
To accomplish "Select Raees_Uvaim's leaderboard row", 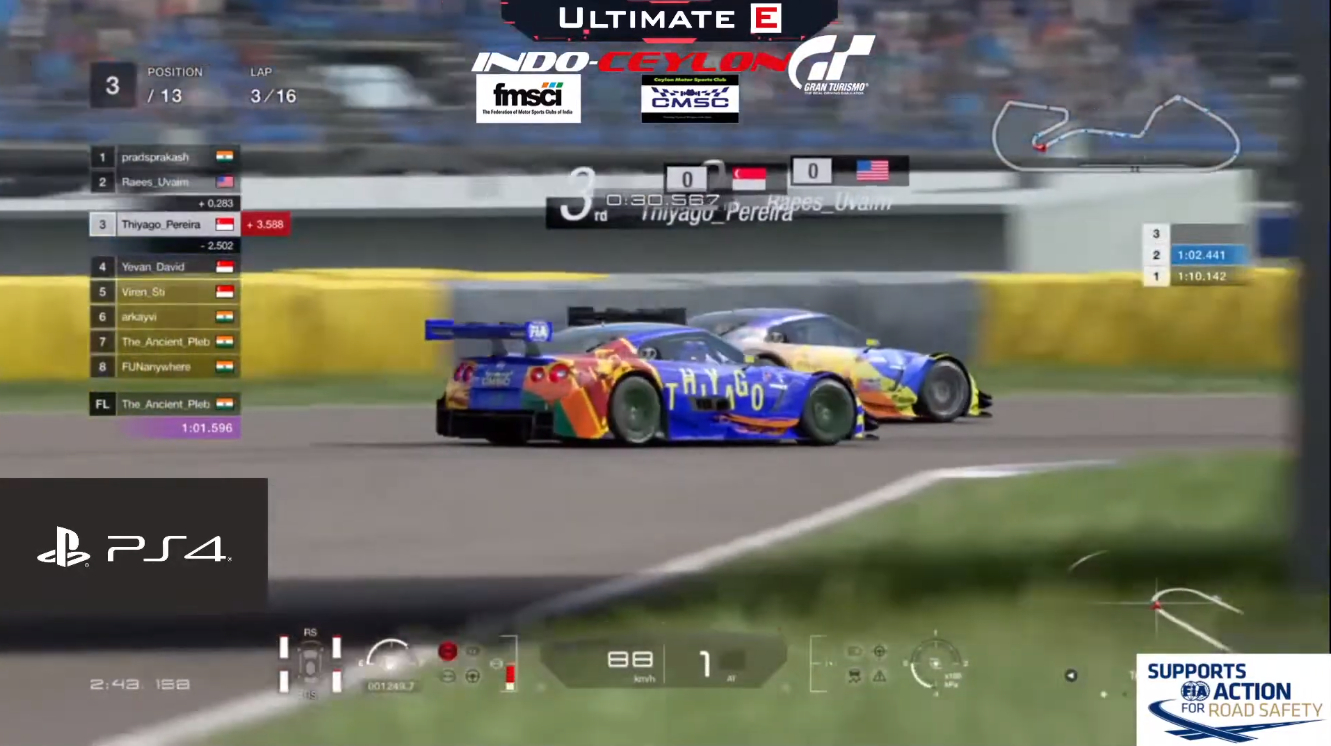I will (164, 182).
